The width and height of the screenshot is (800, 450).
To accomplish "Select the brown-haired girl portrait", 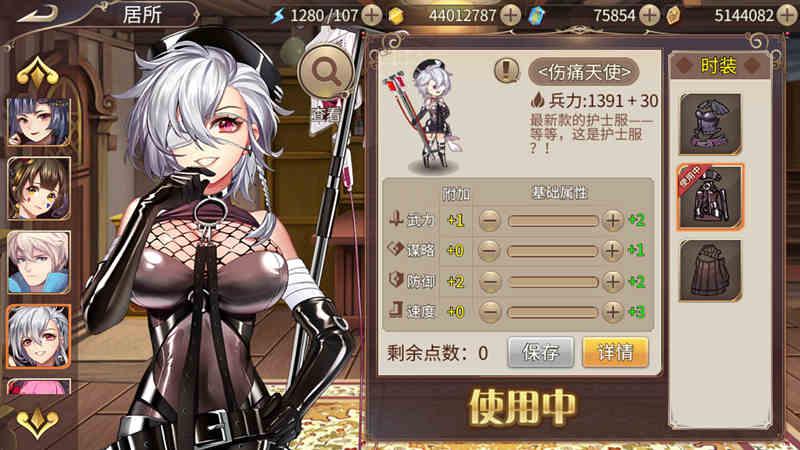I will [39, 188].
